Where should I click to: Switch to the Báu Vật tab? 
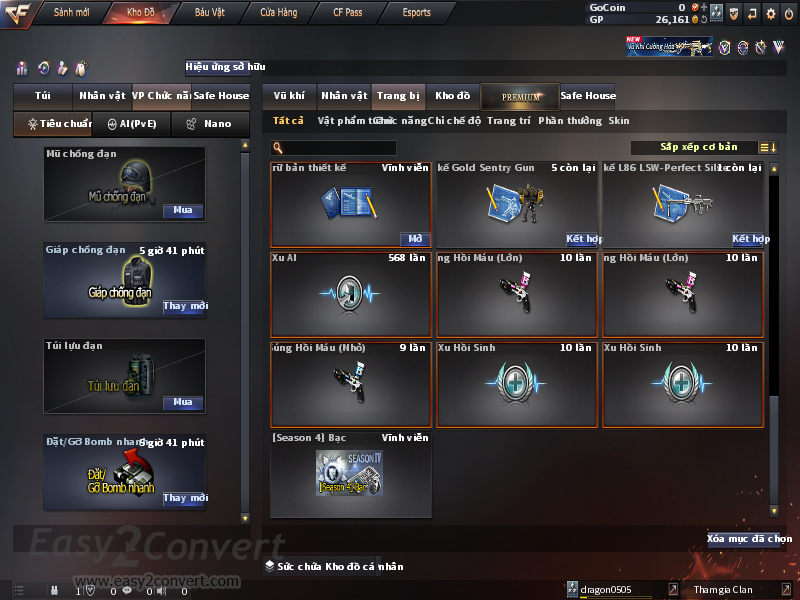(209, 13)
